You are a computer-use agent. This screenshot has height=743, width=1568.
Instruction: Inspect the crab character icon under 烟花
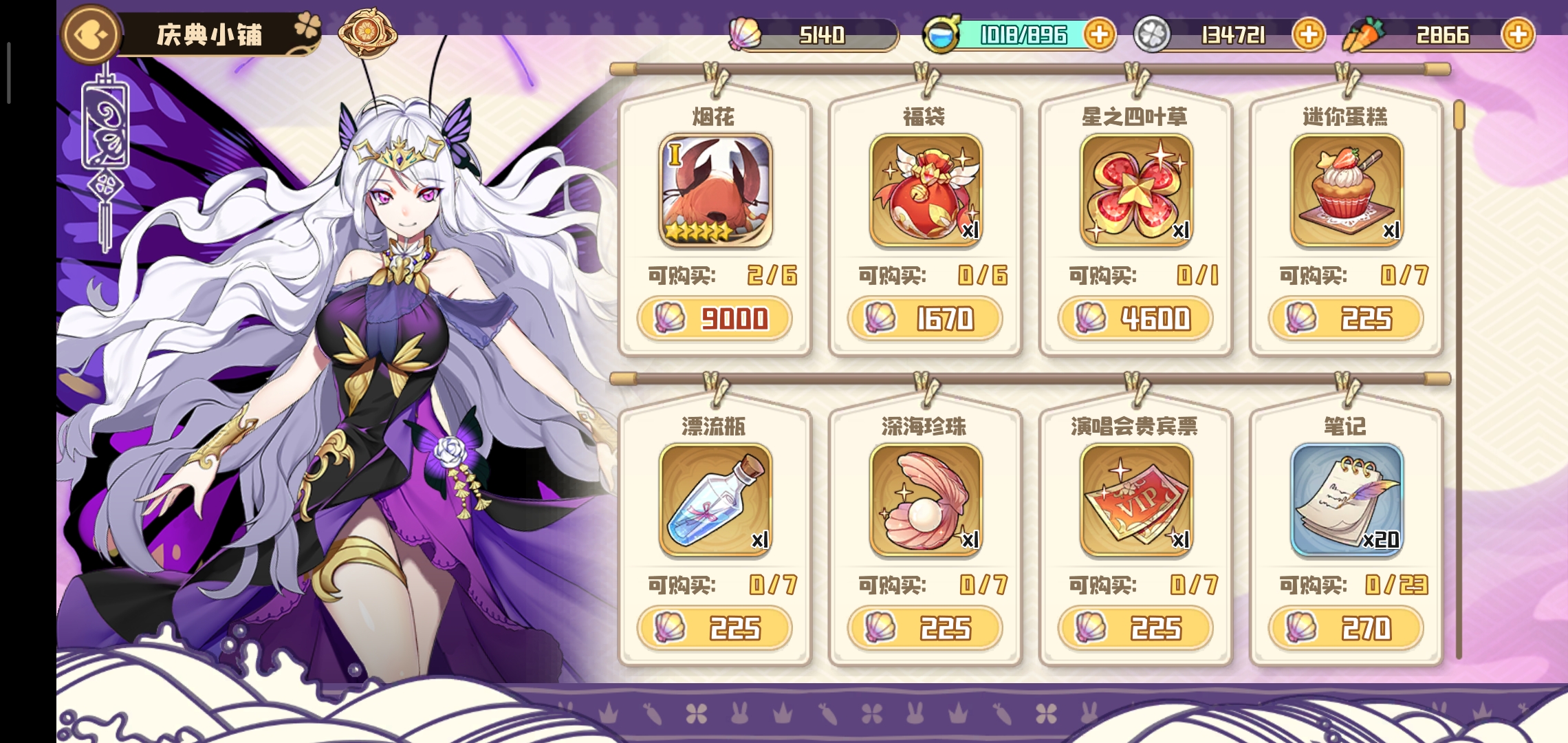coord(715,191)
